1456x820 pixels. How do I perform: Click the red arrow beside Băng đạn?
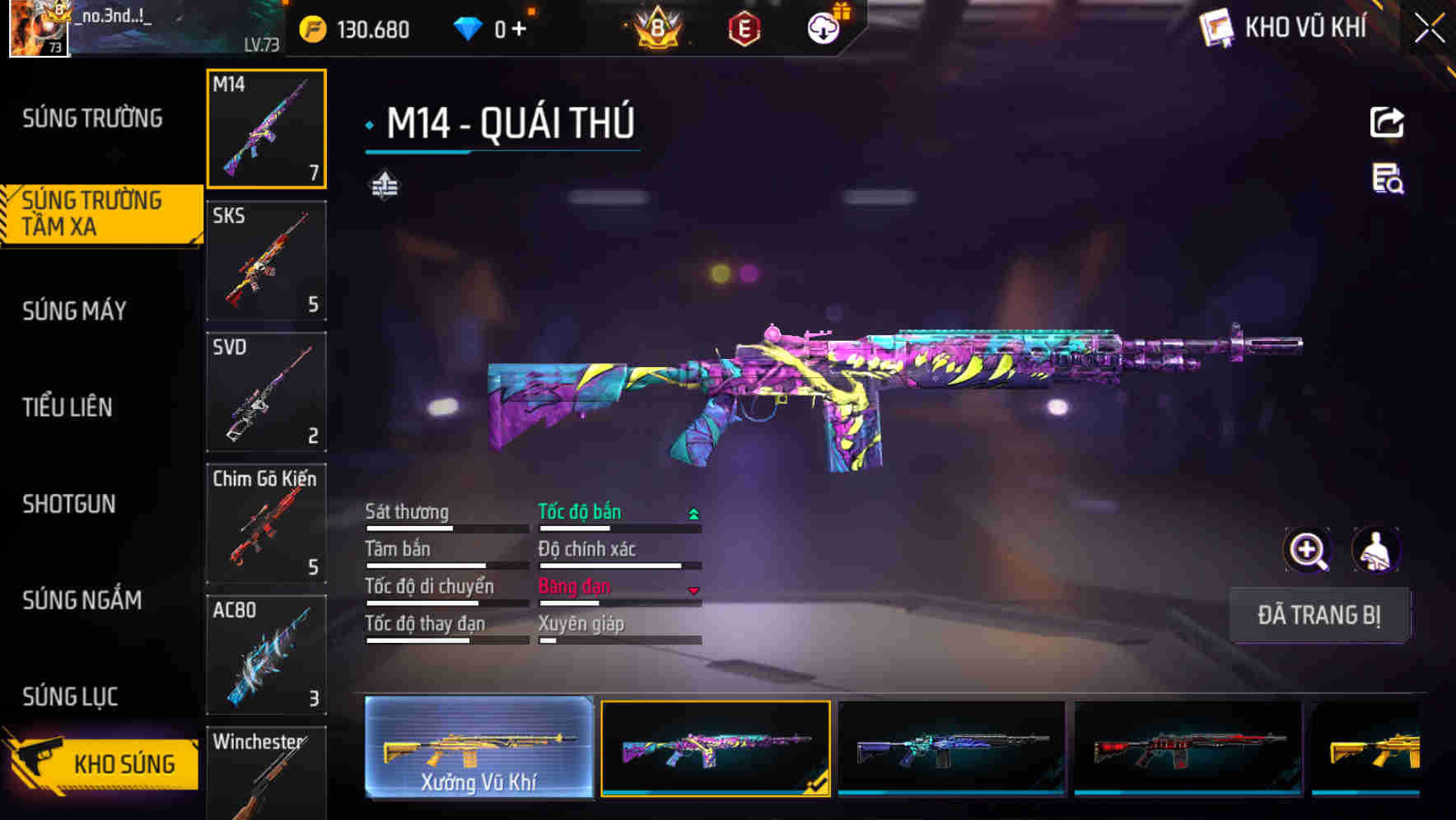click(x=694, y=590)
